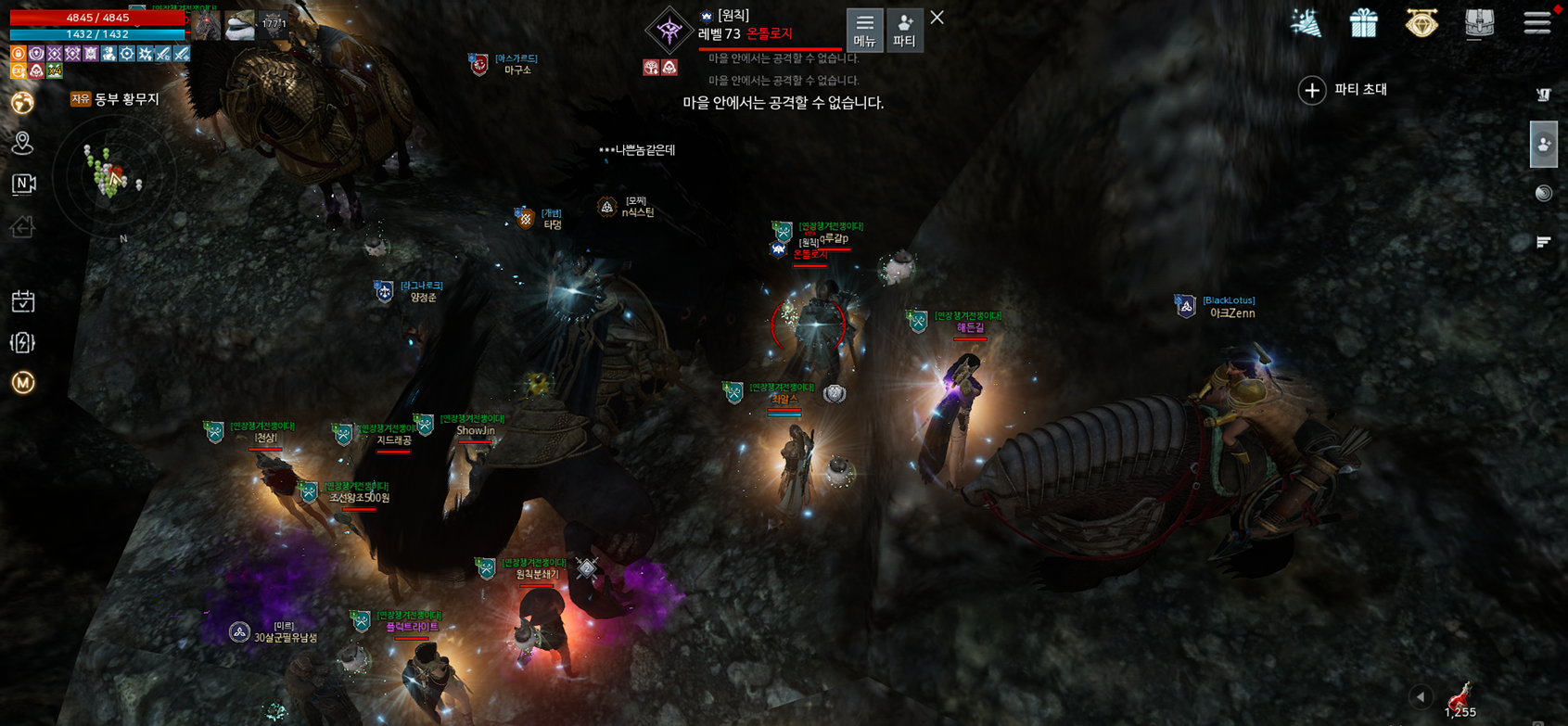Open the backpack inventory icon
1568x726 pixels.
click(x=1479, y=23)
